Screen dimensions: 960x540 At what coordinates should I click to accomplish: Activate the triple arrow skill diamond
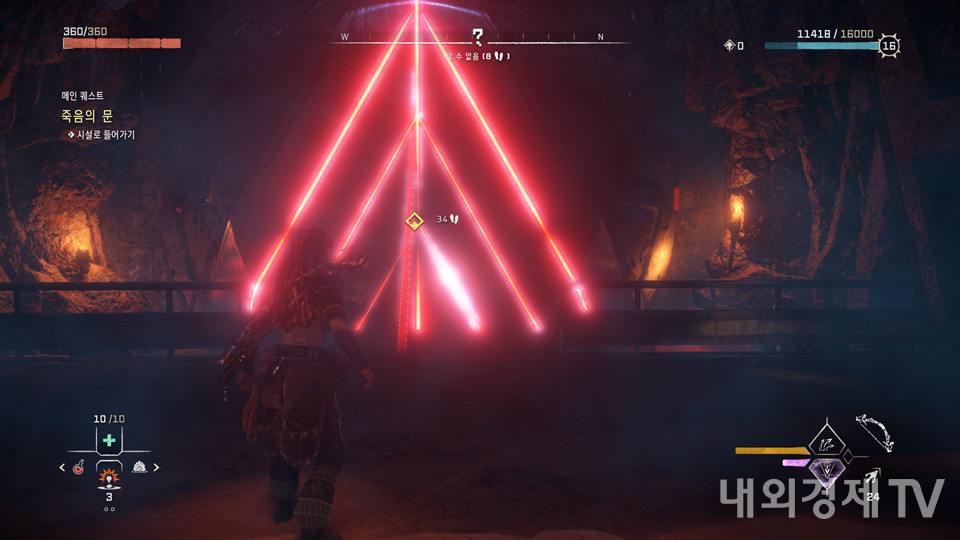pos(826,439)
